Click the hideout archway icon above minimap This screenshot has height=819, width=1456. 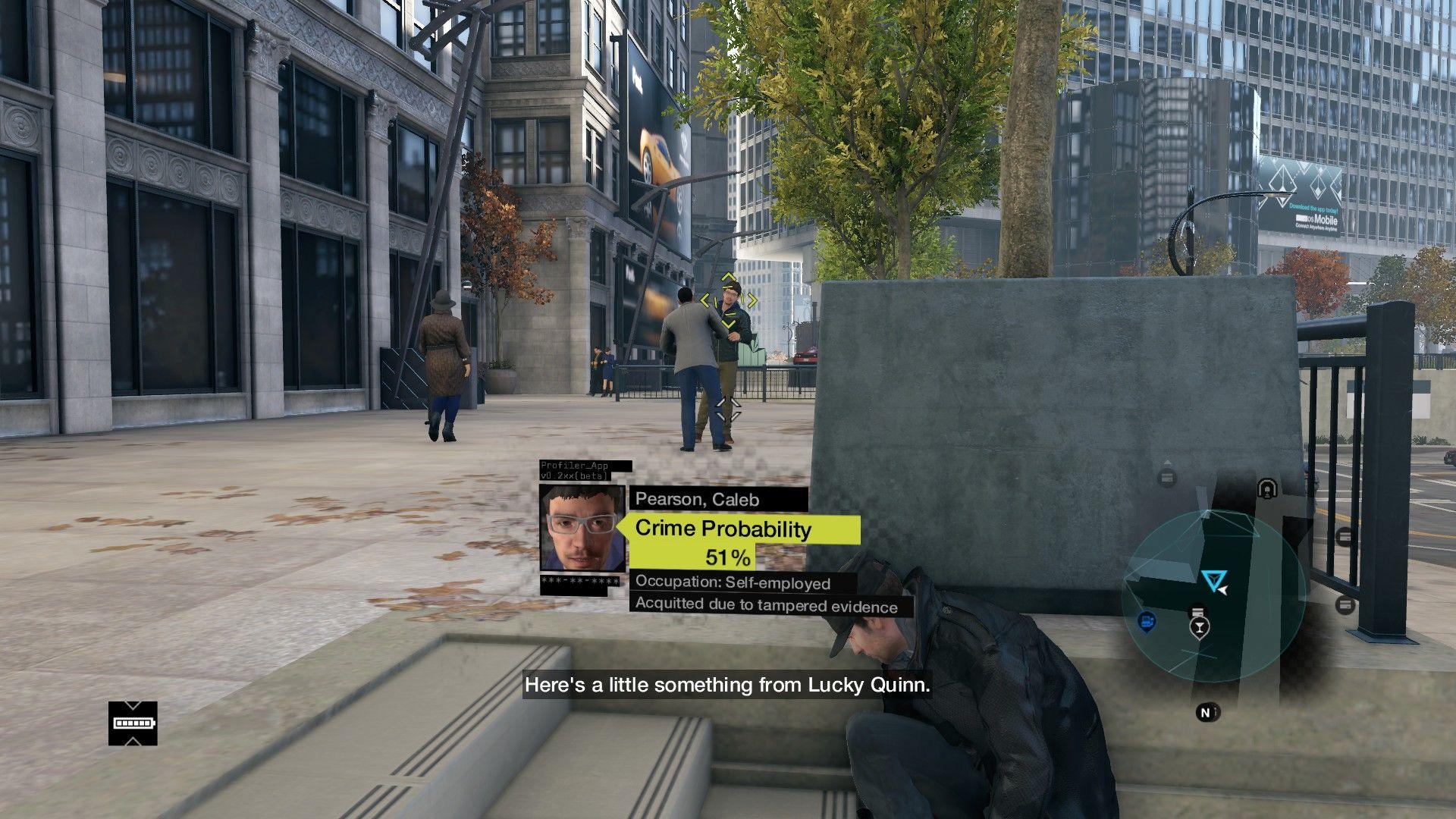(x=1267, y=488)
